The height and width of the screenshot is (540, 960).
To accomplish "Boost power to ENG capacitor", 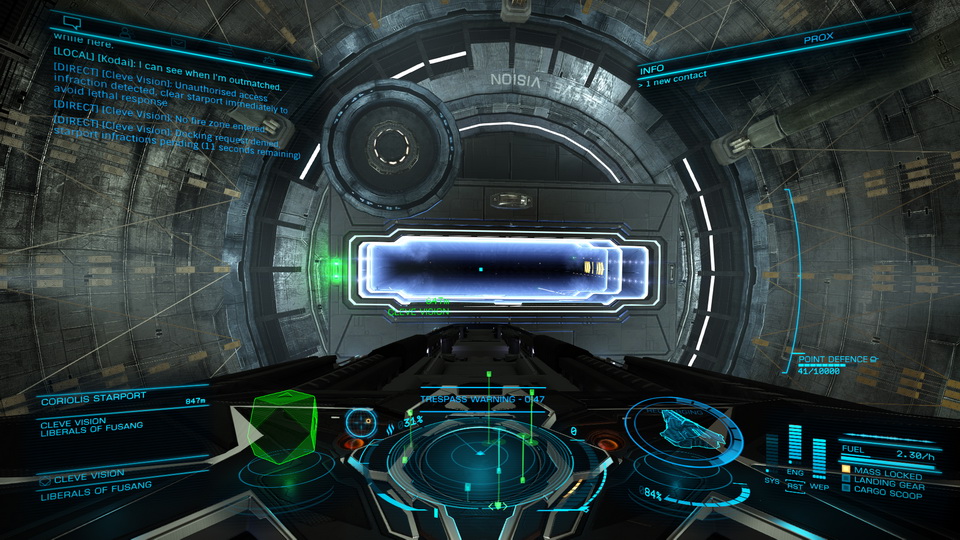I will point(795,471).
